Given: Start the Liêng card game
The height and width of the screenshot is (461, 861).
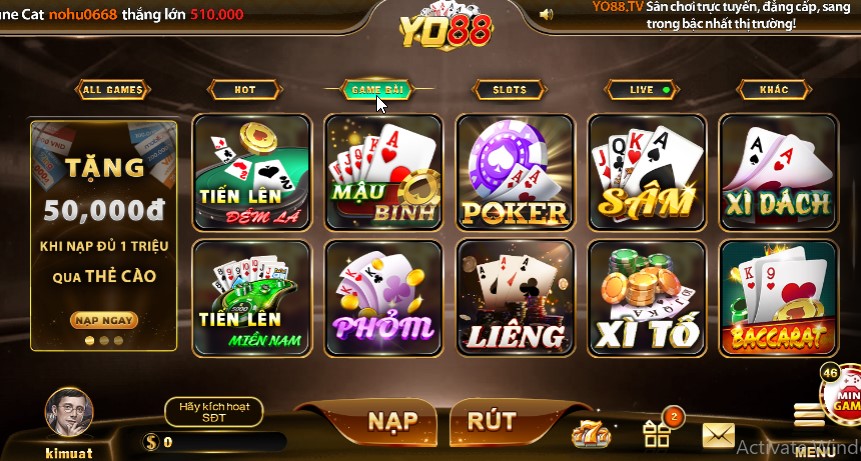Looking at the screenshot, I should [515, 298].
